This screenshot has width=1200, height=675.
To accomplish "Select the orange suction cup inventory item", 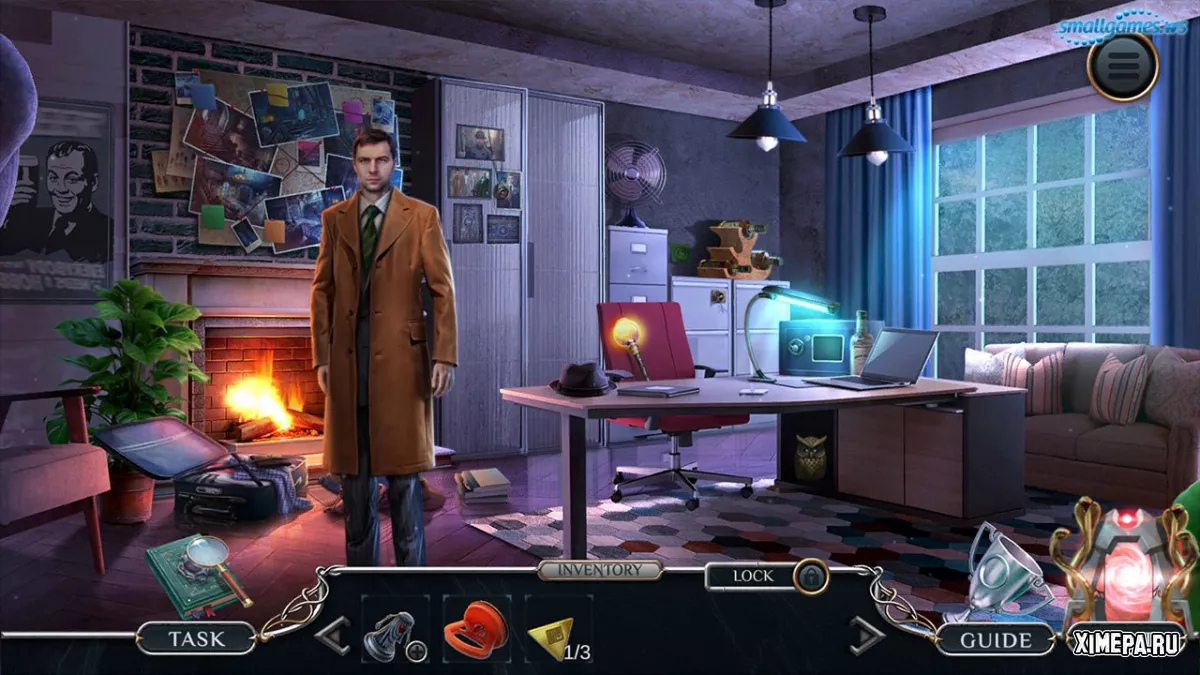I will coord(475,630).
